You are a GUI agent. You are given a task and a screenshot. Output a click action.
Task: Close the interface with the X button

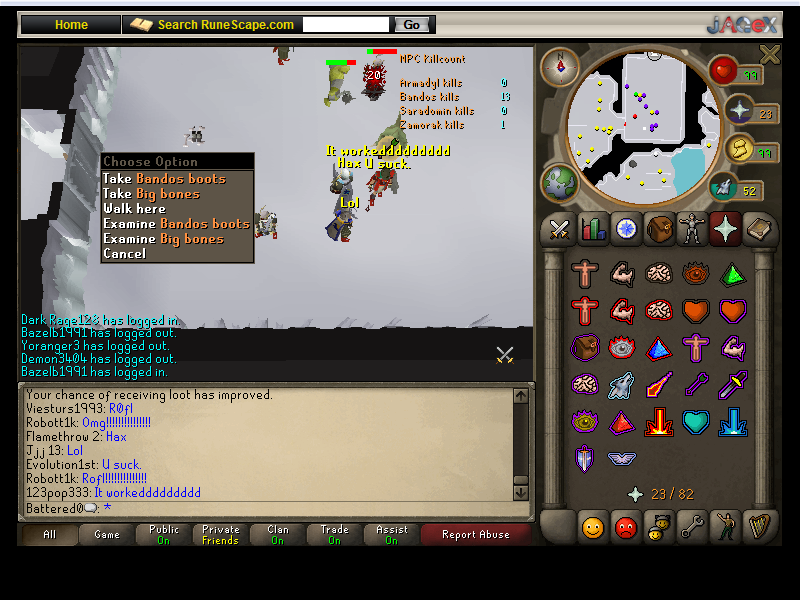[769, 54]
